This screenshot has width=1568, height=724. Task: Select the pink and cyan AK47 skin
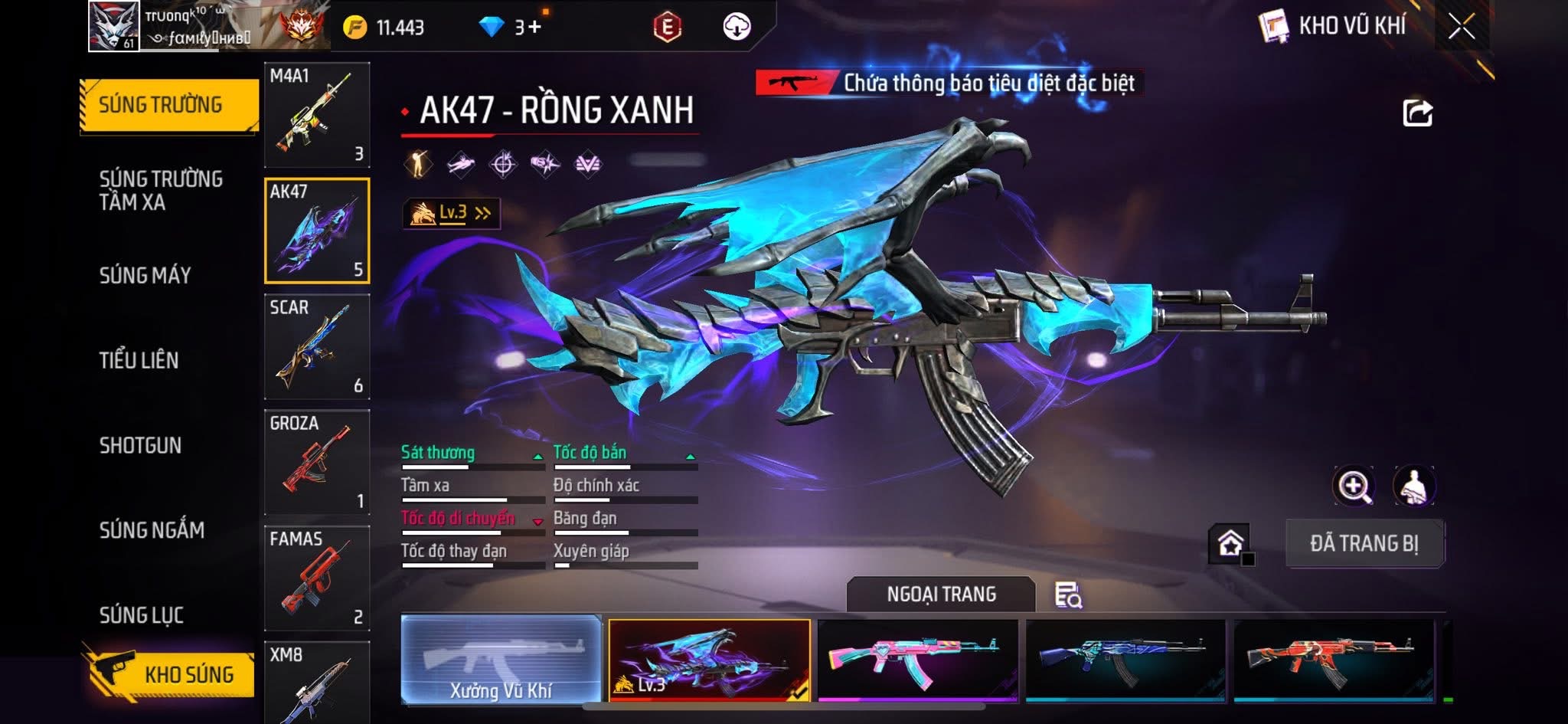click(918, 660)
